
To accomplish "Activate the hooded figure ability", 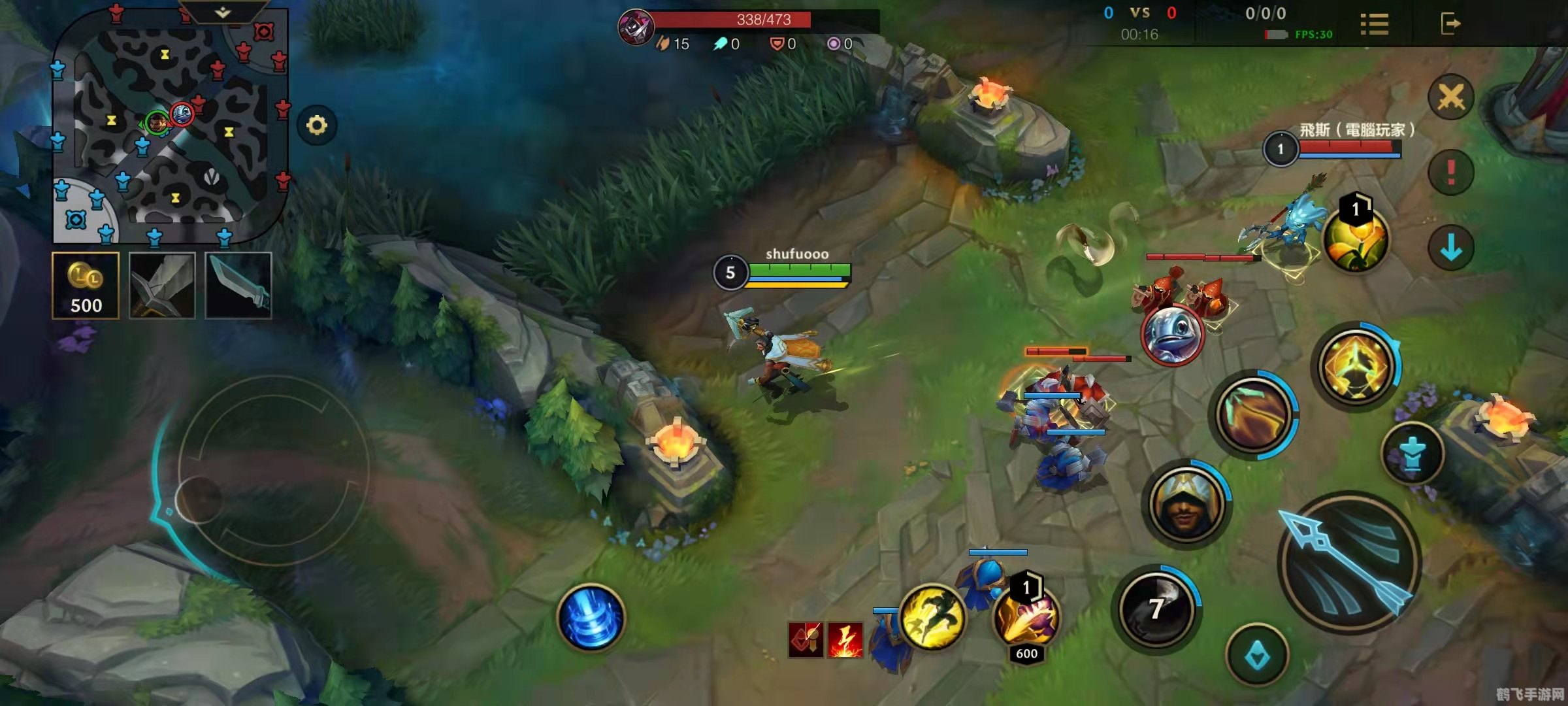I will click(x=1186, y=504).
